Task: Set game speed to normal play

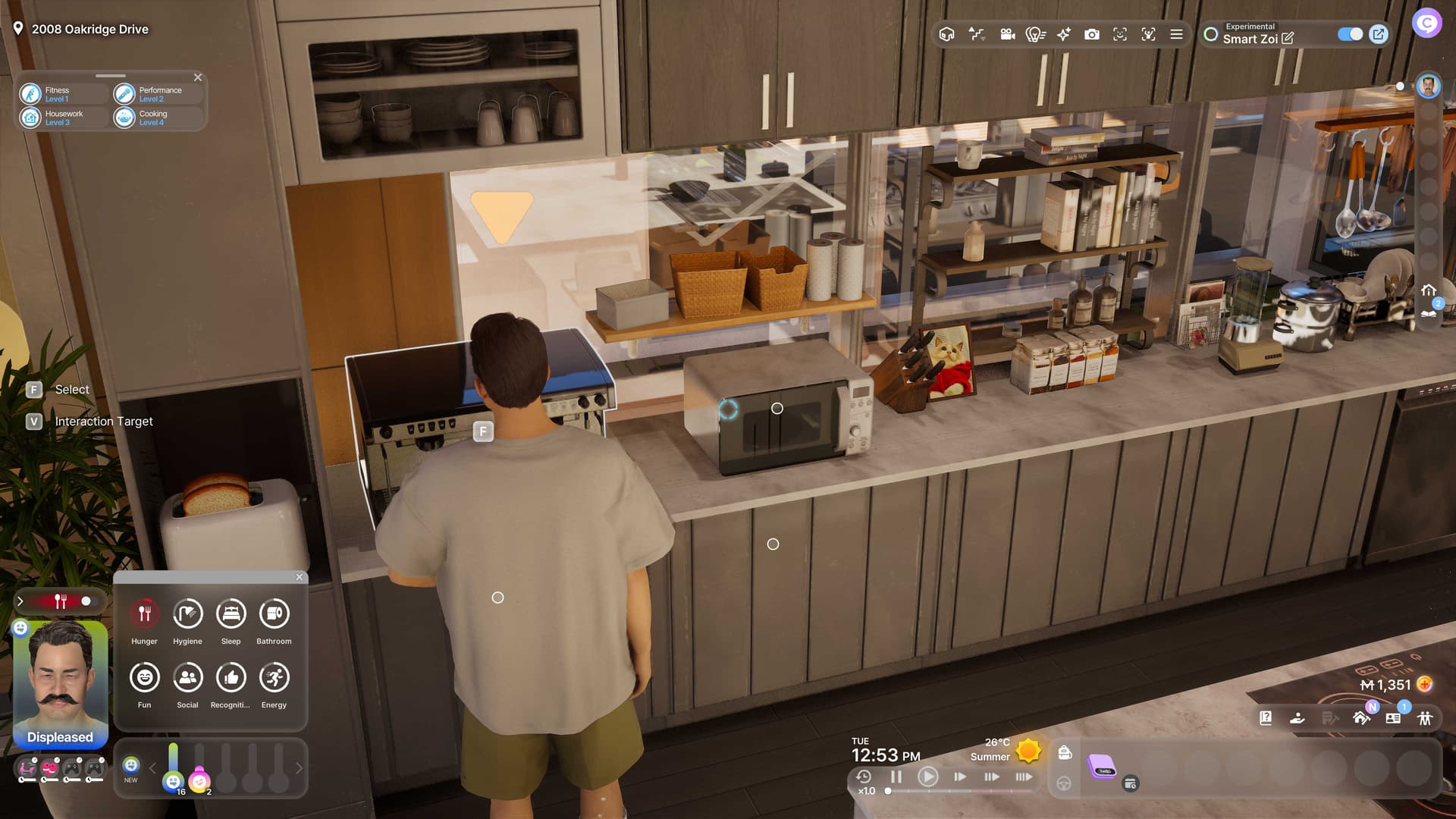Action: (x=927, y=777)
